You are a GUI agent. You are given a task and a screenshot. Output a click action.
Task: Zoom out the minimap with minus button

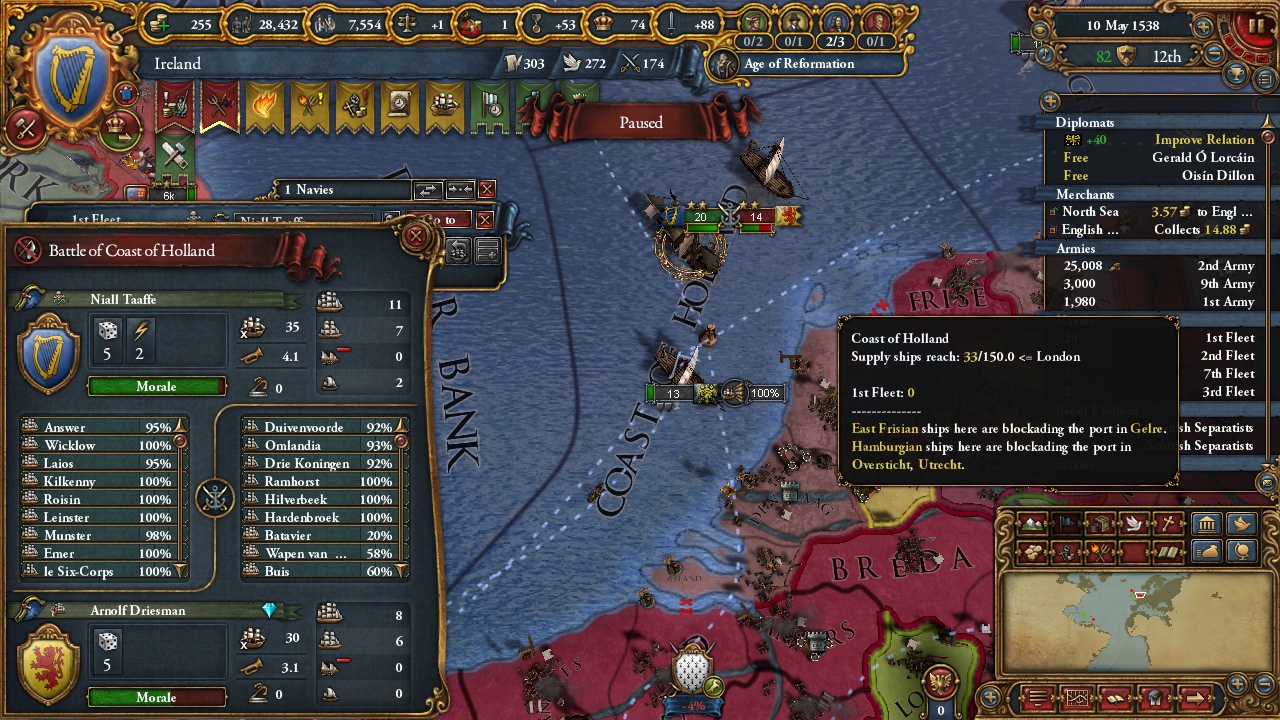1265,684
